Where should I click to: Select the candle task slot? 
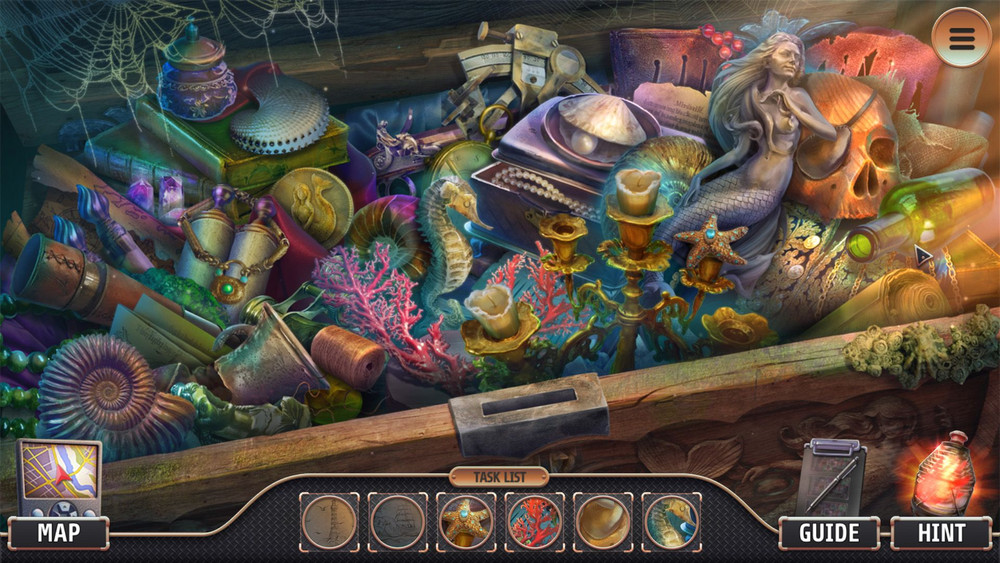click(602, 521)
